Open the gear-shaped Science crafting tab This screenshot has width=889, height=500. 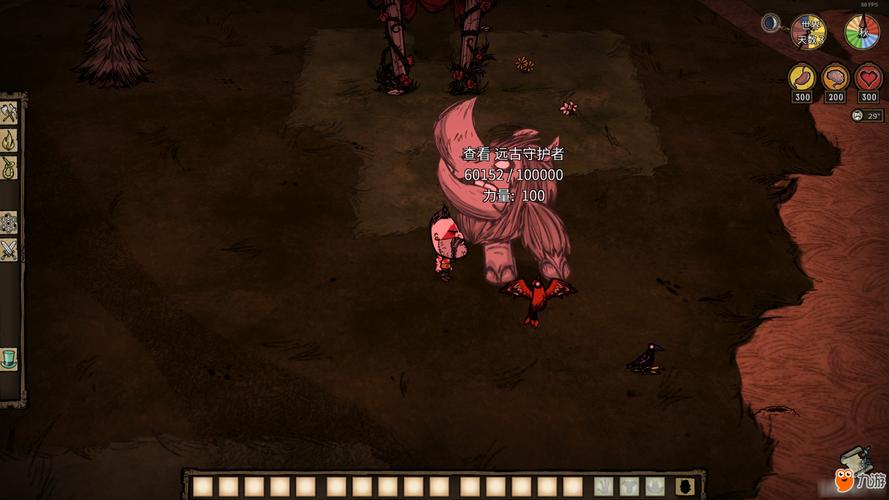(9, 223)
